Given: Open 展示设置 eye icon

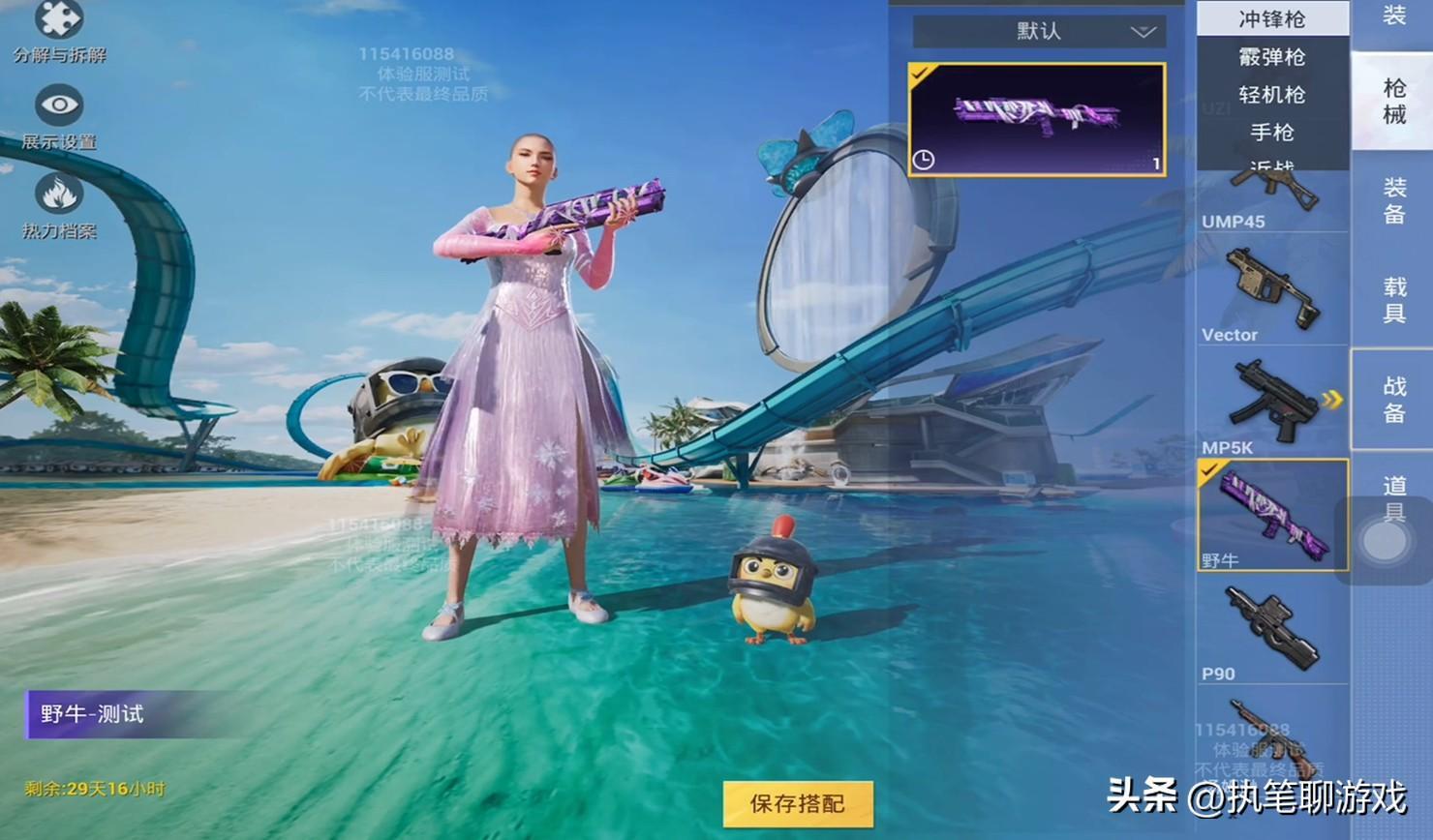Looking at the screenshot, I should coord(59,105).
